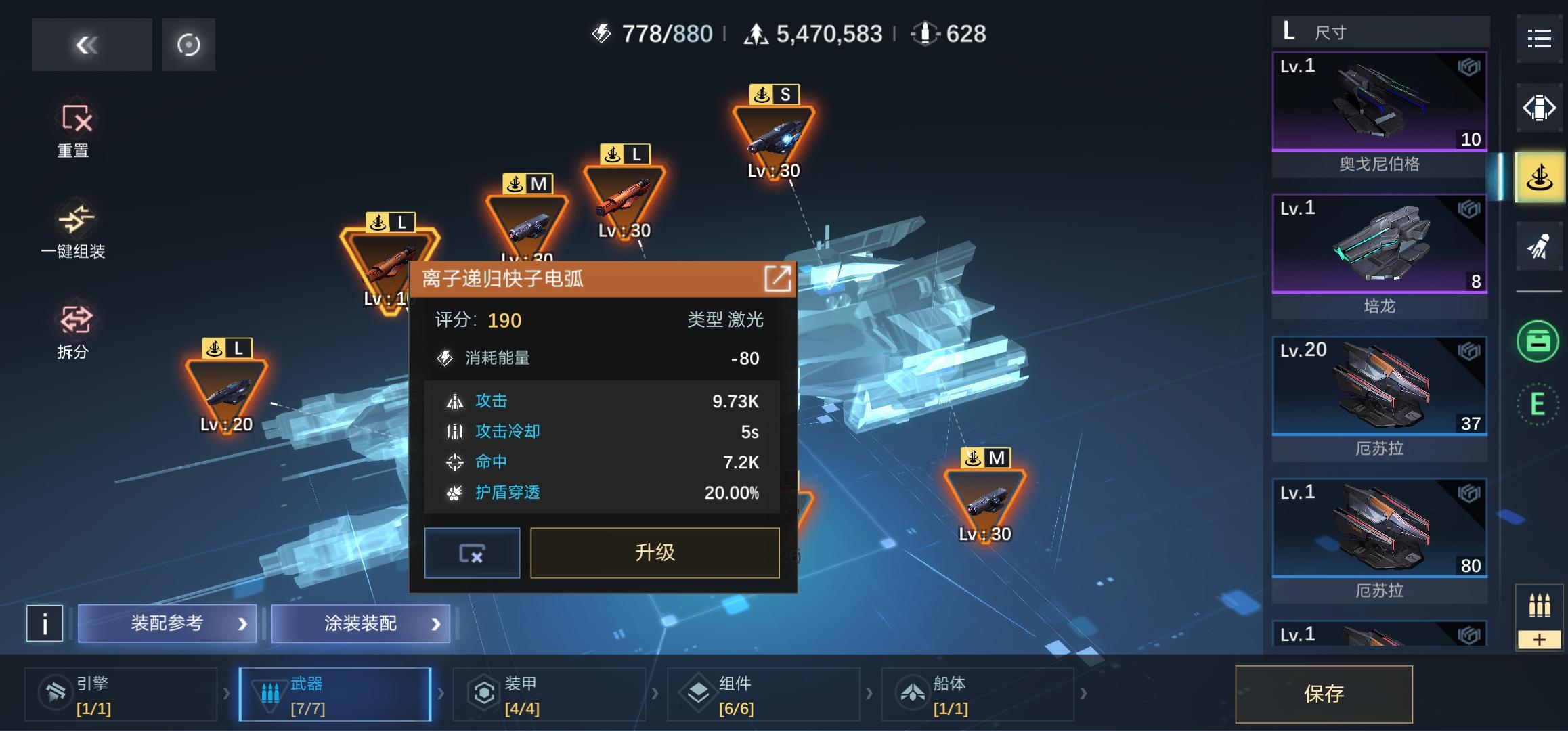Select the Lv.20 厄苏拉 weapon thumbnail
The image size is (1568, 731).
tap(1379, 386)
